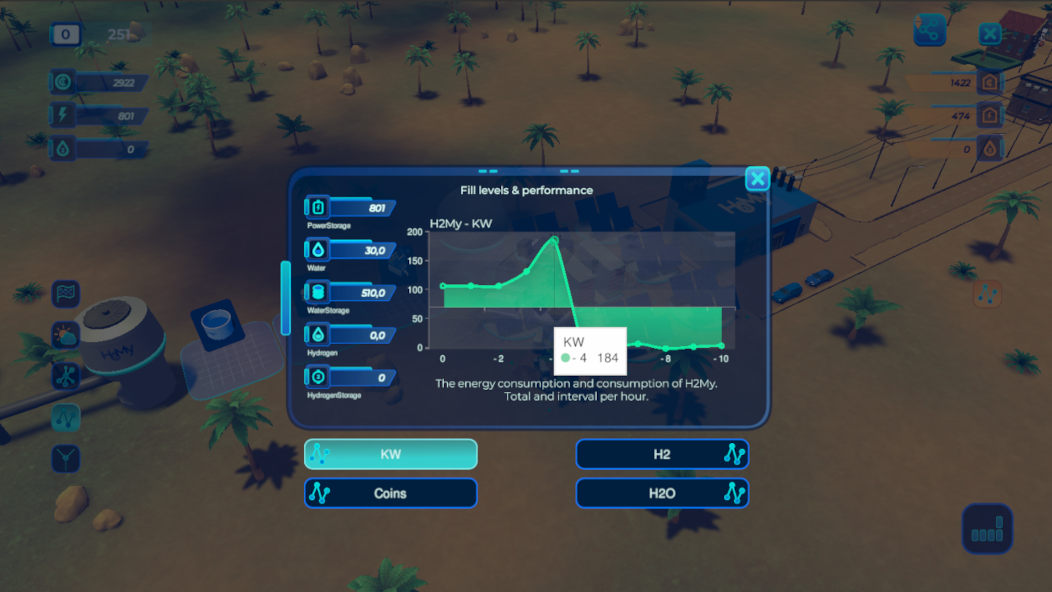Click the network nodes sidebar icon

click(x=66, y=376)
